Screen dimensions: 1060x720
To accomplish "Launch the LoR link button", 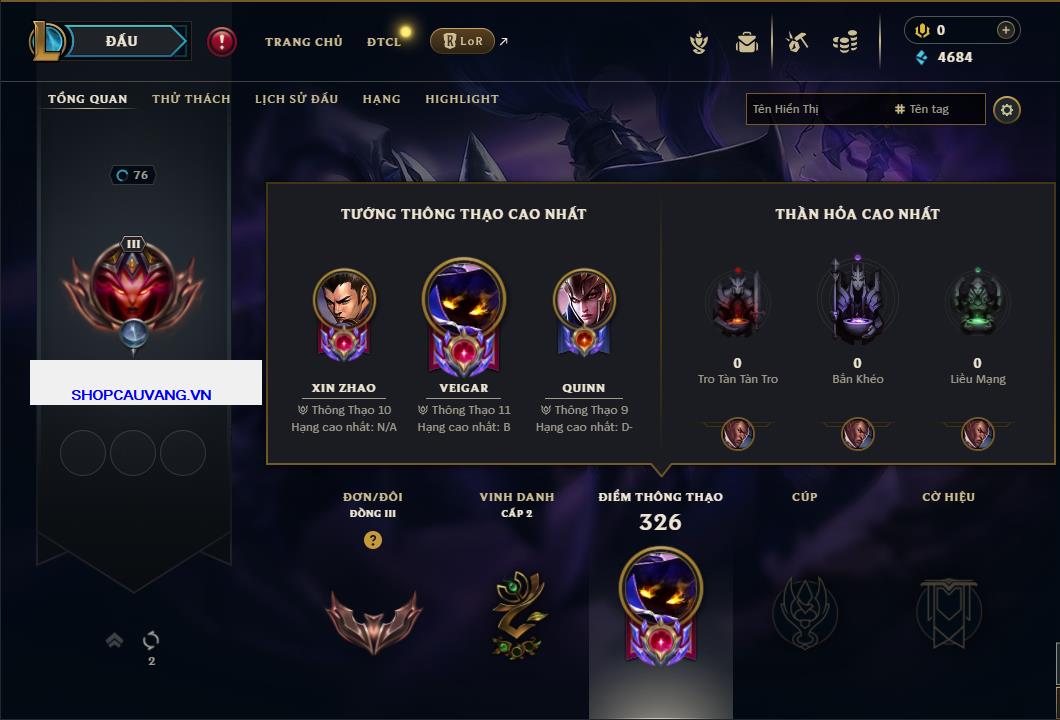I will click(x=462, y=42).
